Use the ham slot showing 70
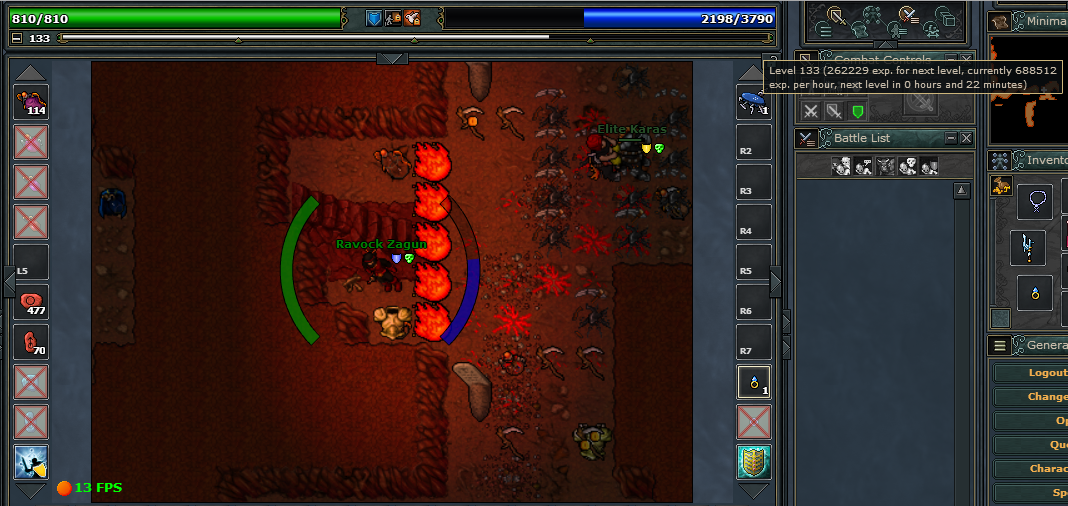This screenshot has width=1068, height=506. pos(31,342)
